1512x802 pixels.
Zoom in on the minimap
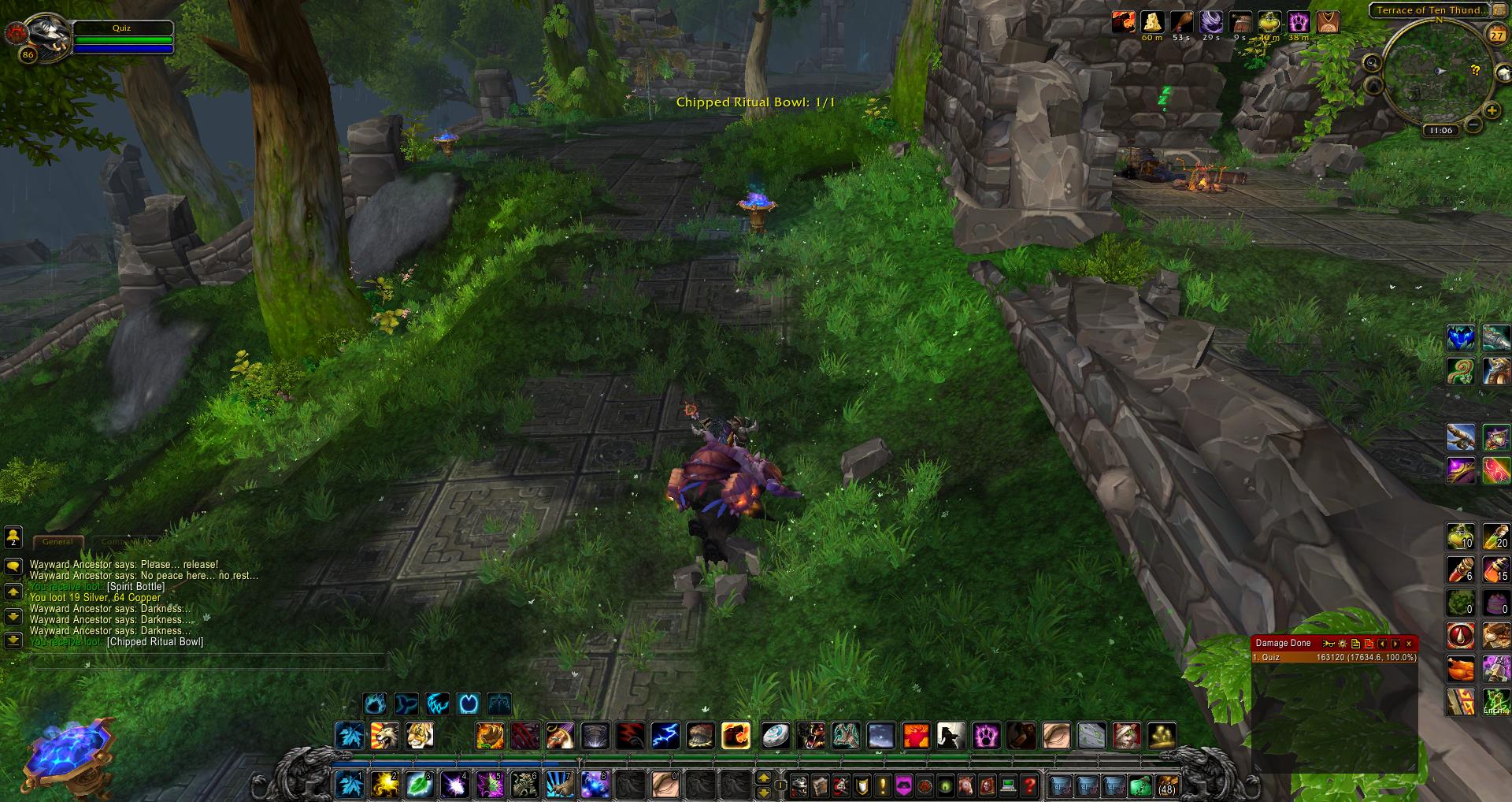[x=1491, y=111]
